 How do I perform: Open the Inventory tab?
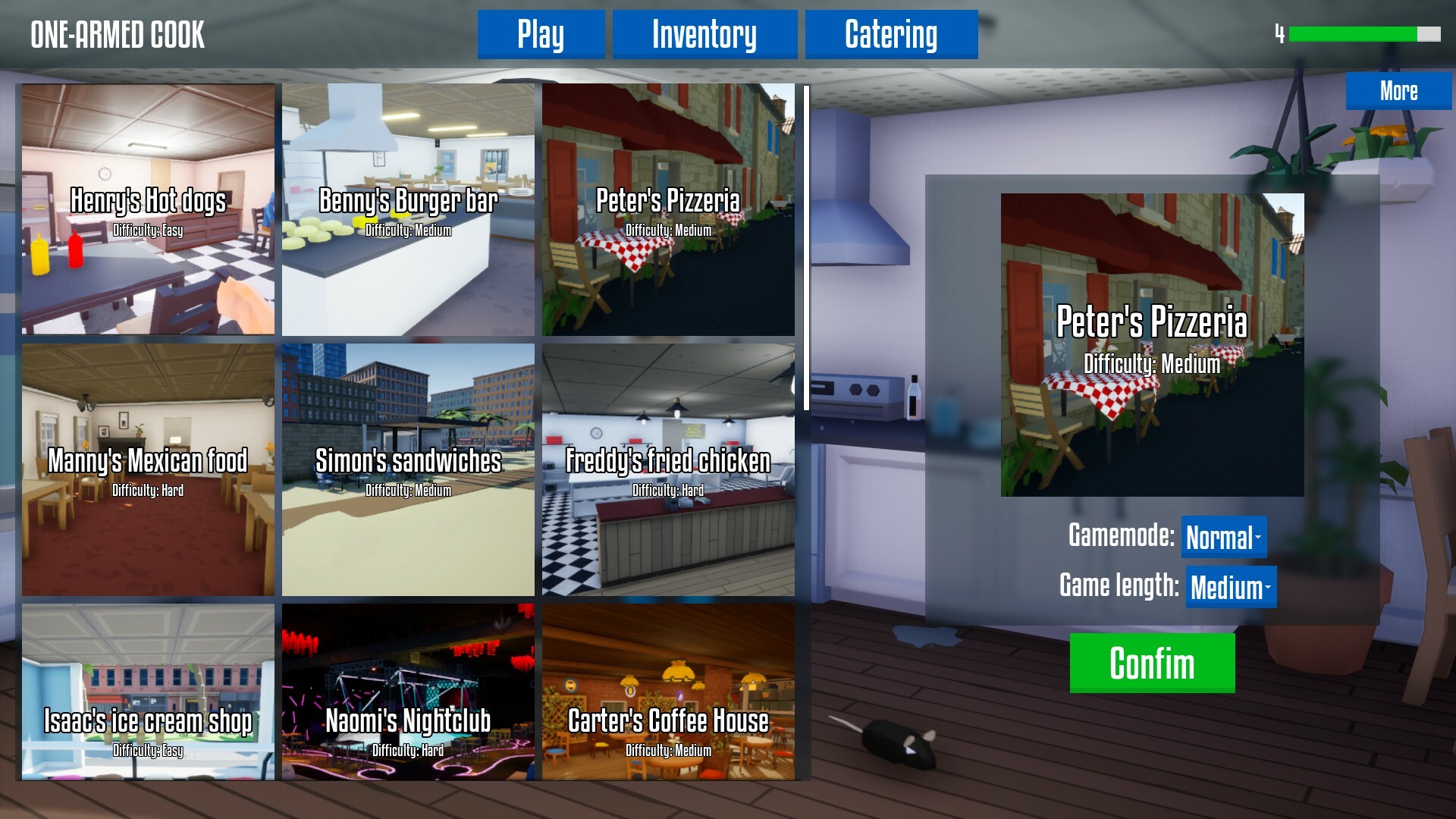point(705,33)
